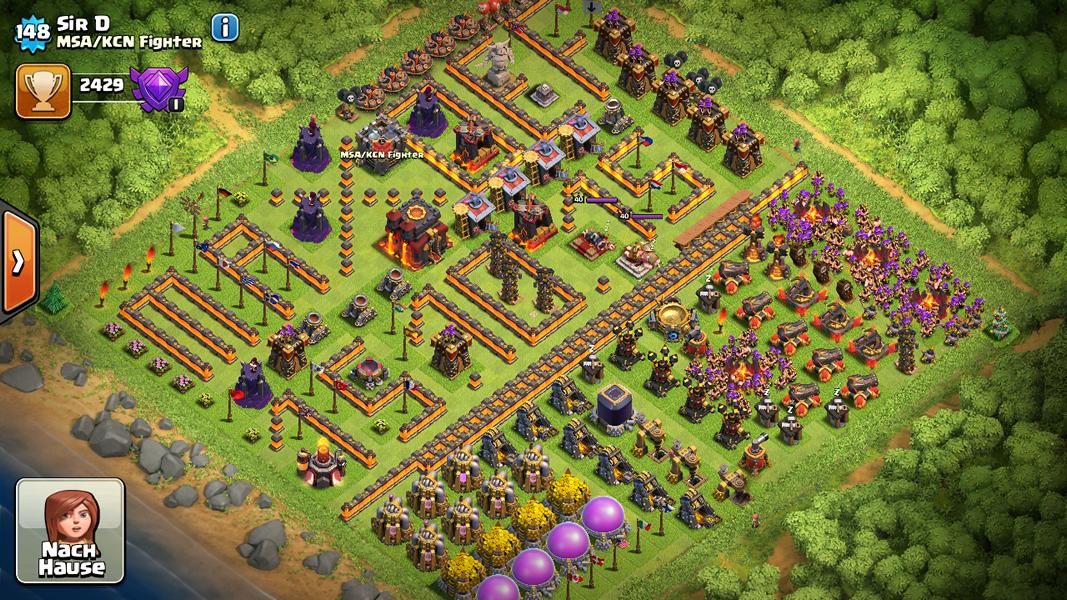Expand the orange arrow side panel

(x=18, y=262)
